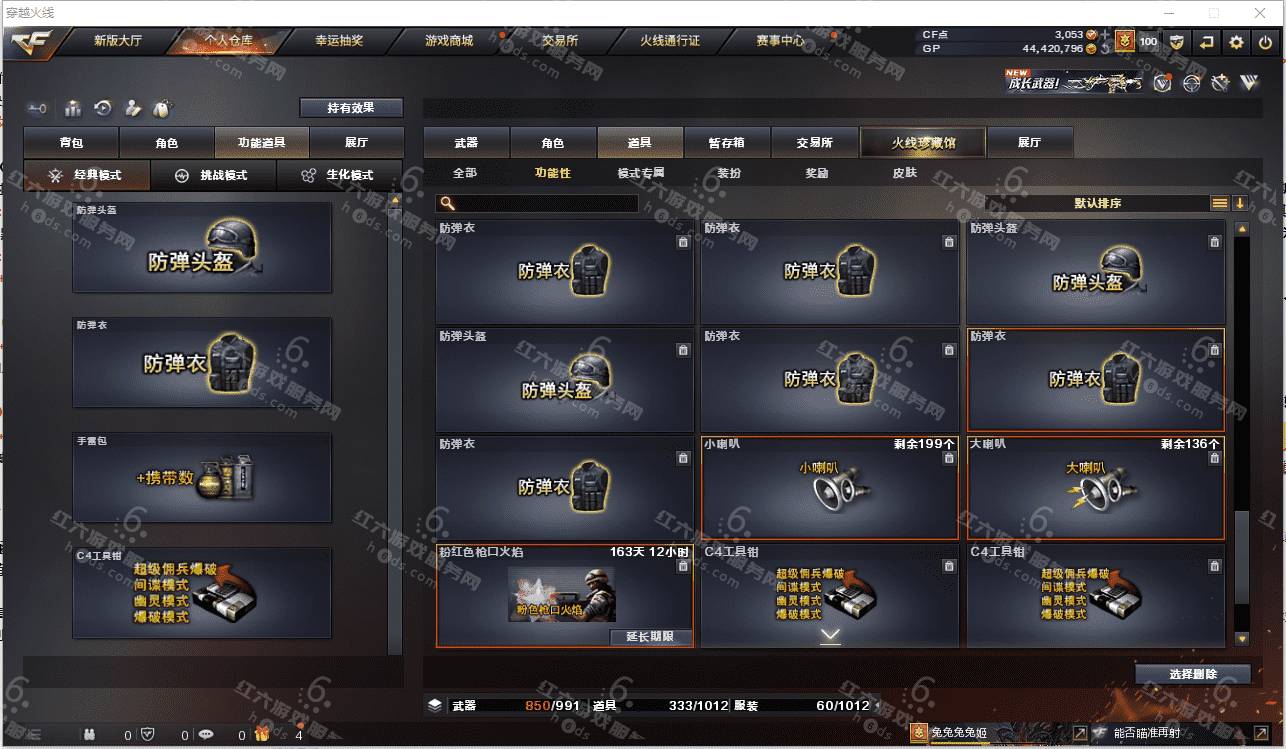Screen dimensions: 1286x749
Task: Switch to 挑战模式 loadout tab
Action: (213, 175)
